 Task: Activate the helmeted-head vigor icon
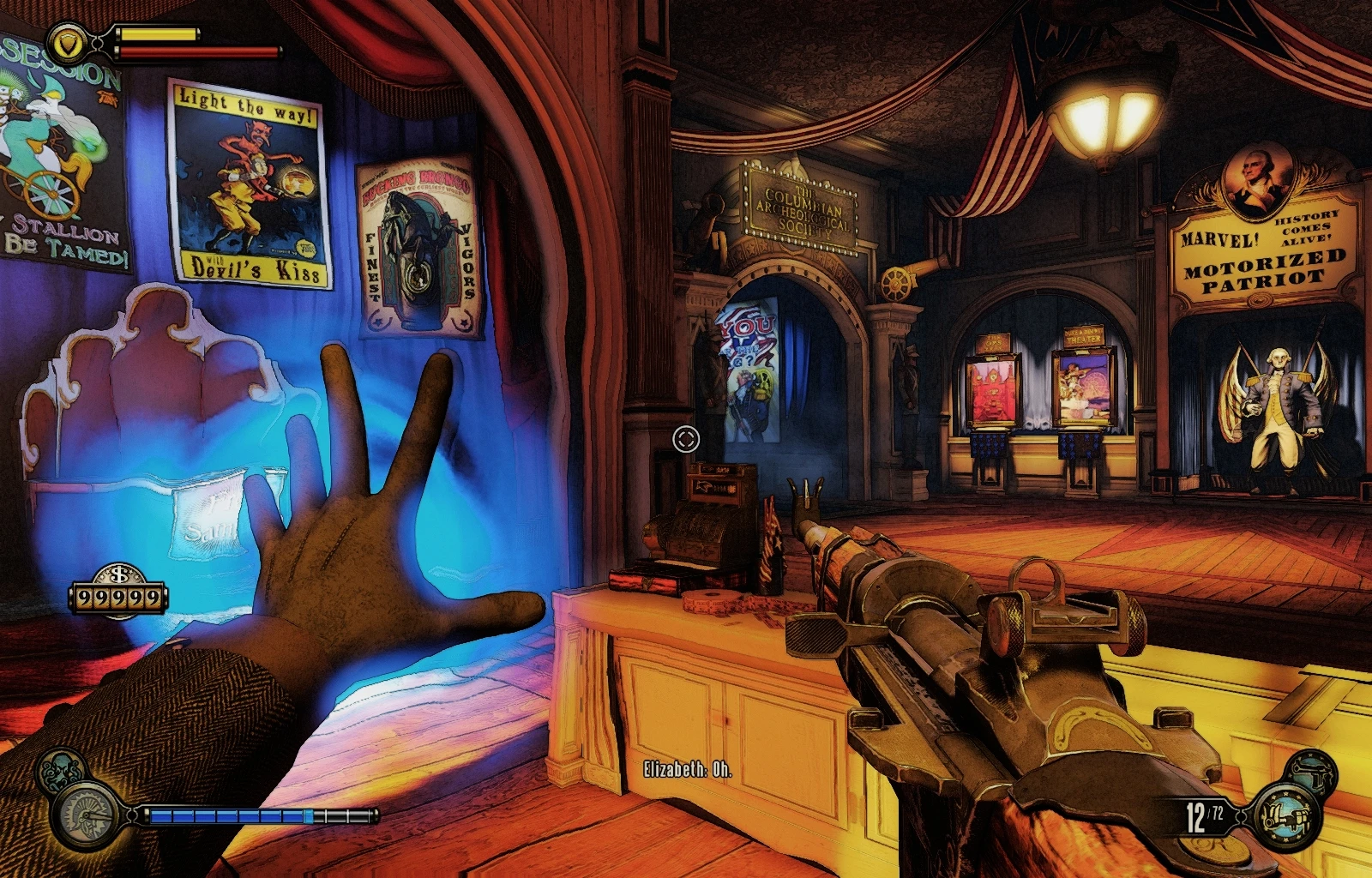tap(88, 815)
